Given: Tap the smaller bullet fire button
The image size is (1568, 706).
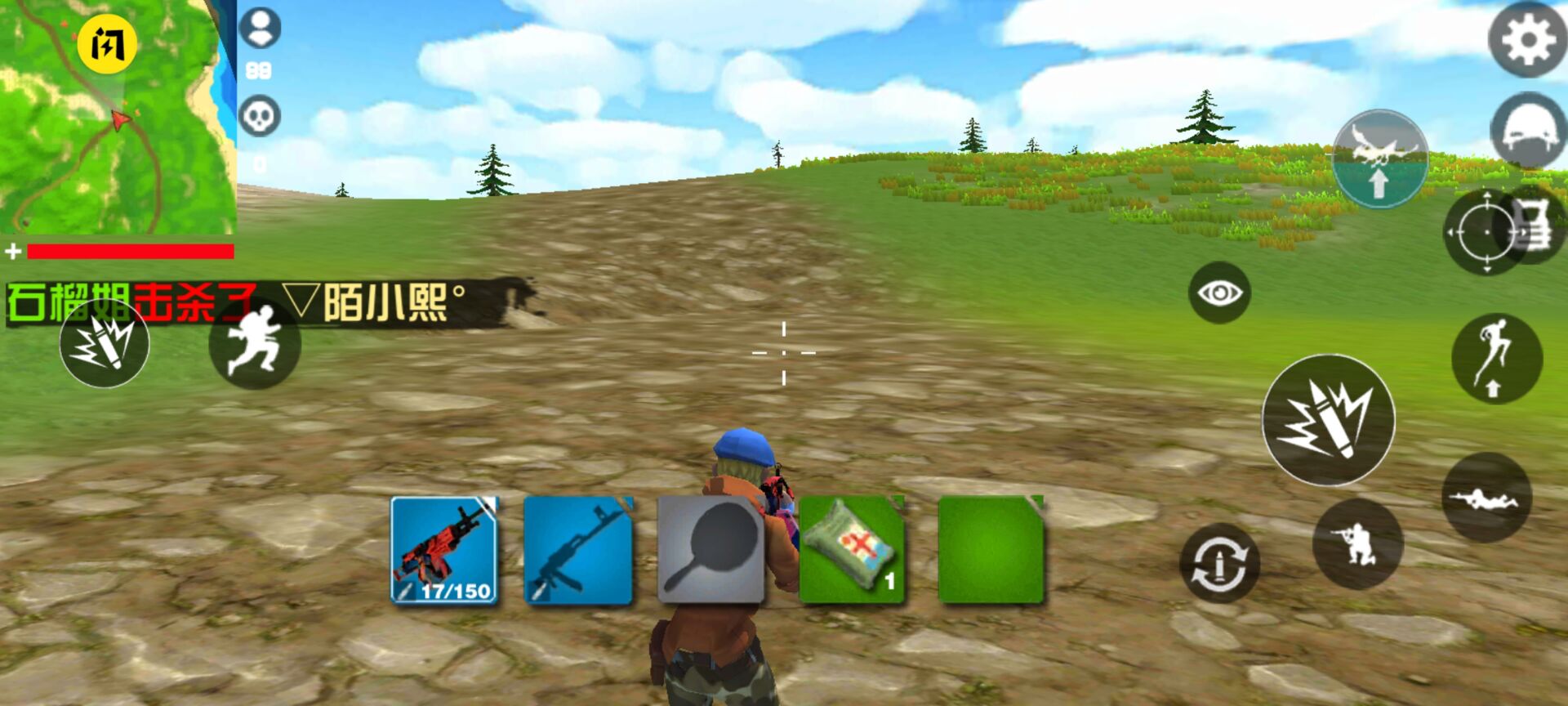Looking at the screenshot, I should tap(105, 343).
